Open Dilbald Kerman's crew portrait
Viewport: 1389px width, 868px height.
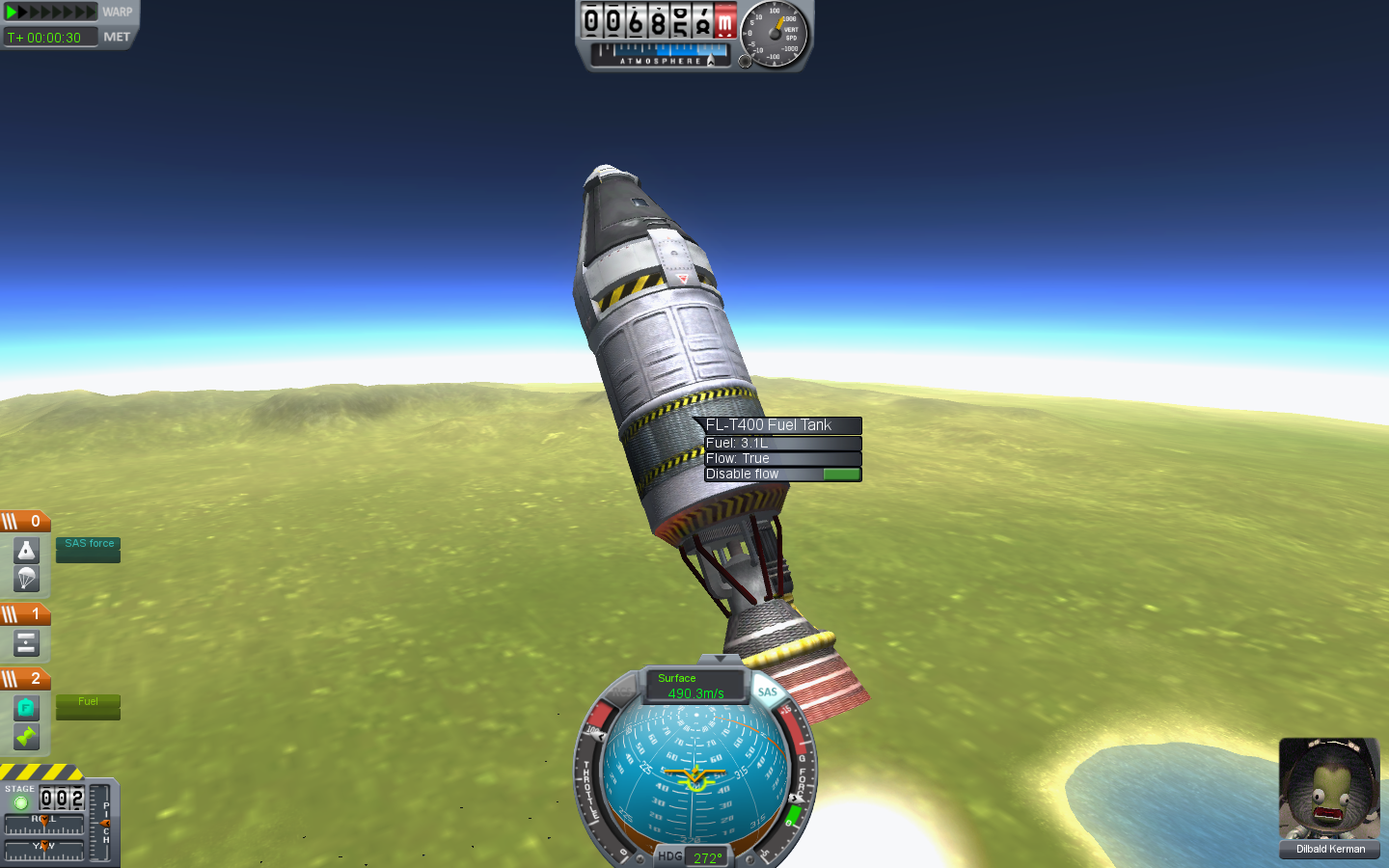[x=1329, y=790]
